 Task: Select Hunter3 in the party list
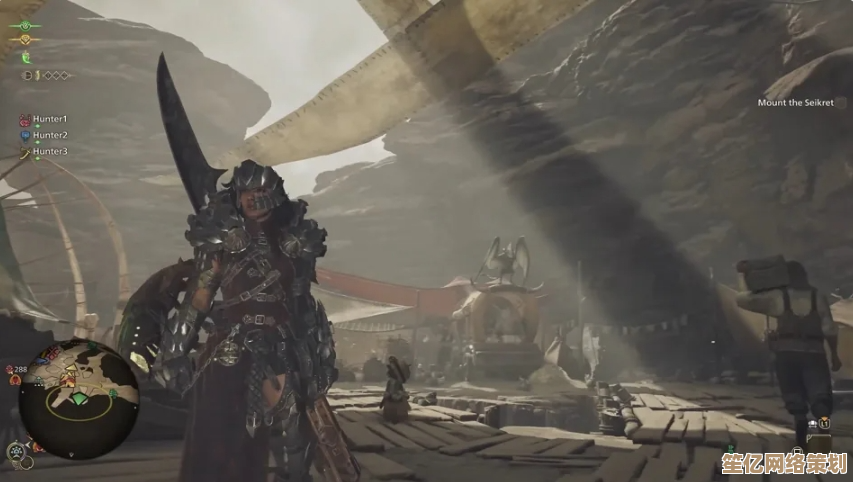(x=49, y=151)
